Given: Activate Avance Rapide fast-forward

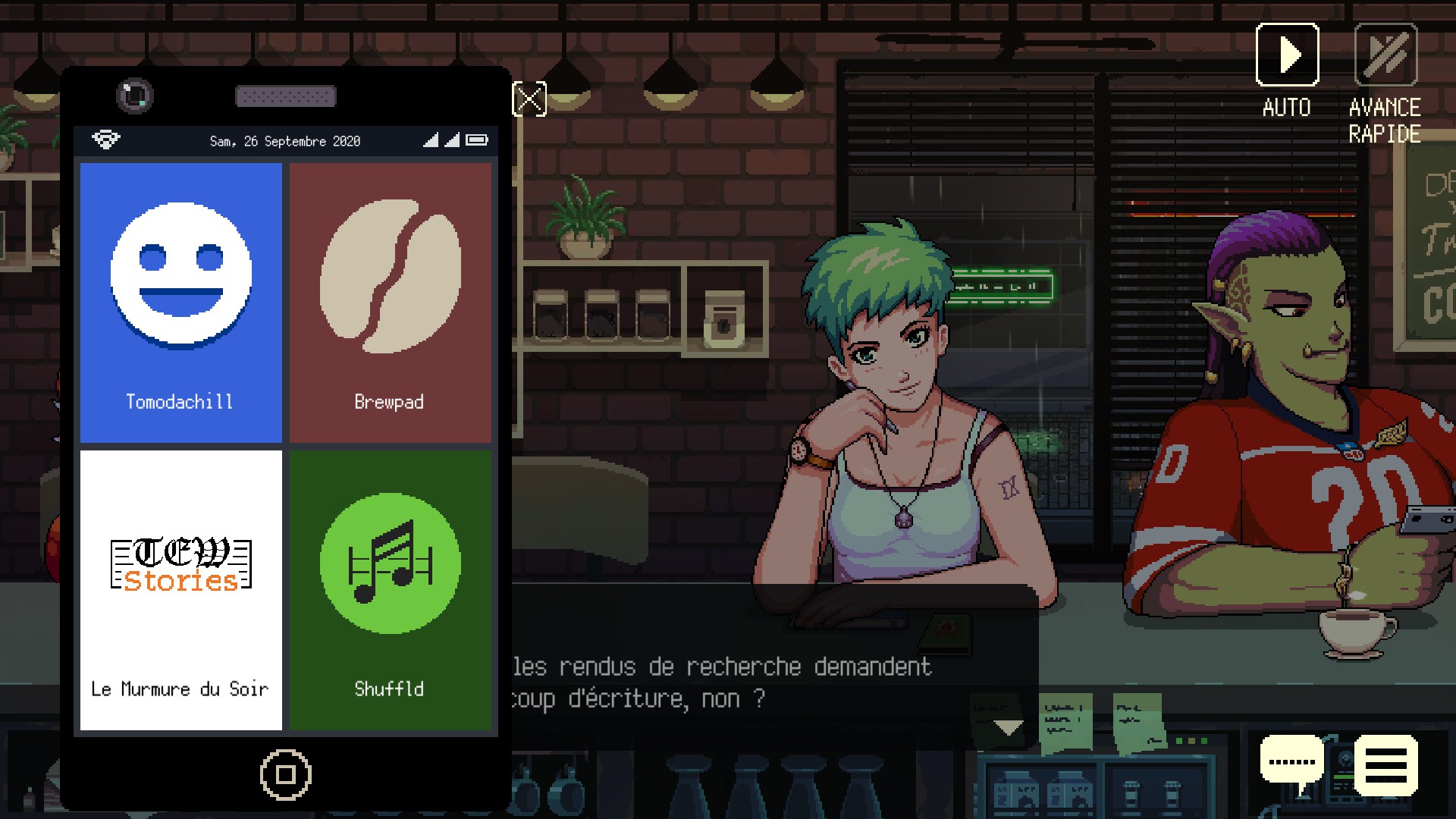Looking at the screenshot, I should 1385,55.
